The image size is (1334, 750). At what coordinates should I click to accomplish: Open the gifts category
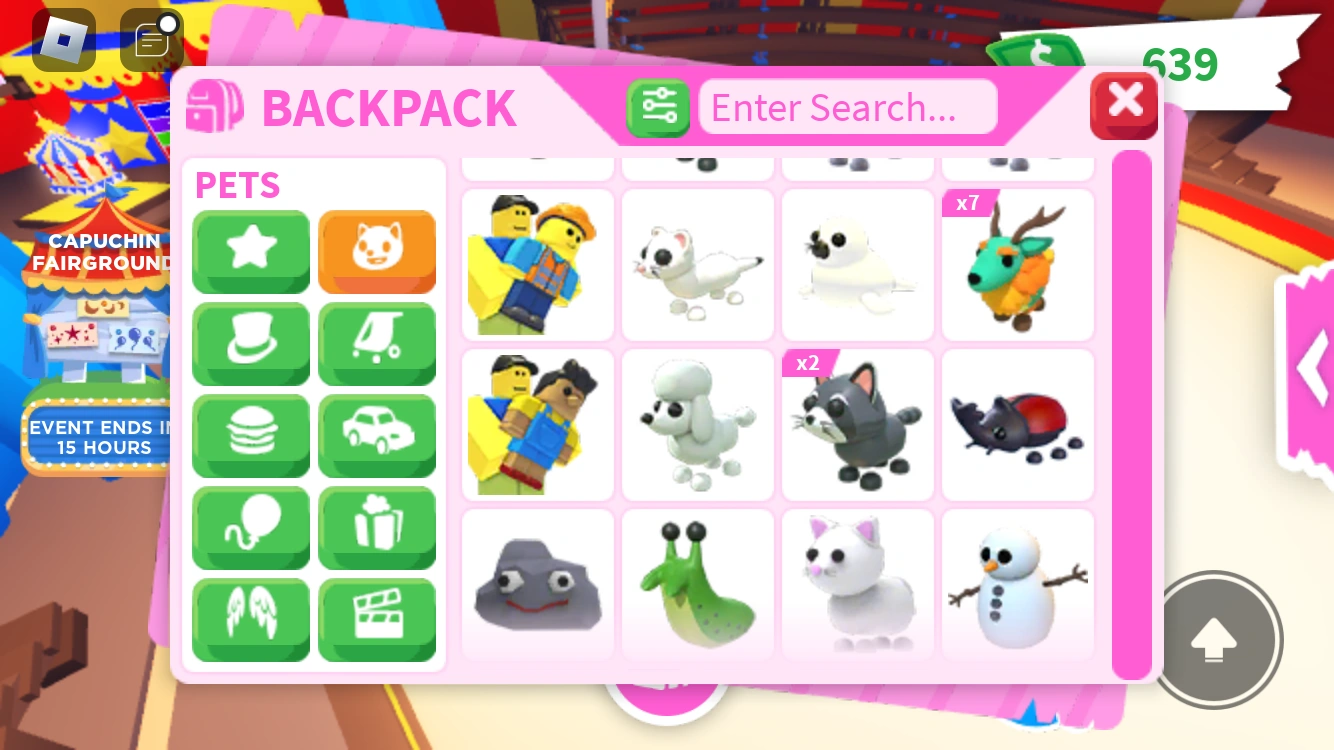(376, 528)
